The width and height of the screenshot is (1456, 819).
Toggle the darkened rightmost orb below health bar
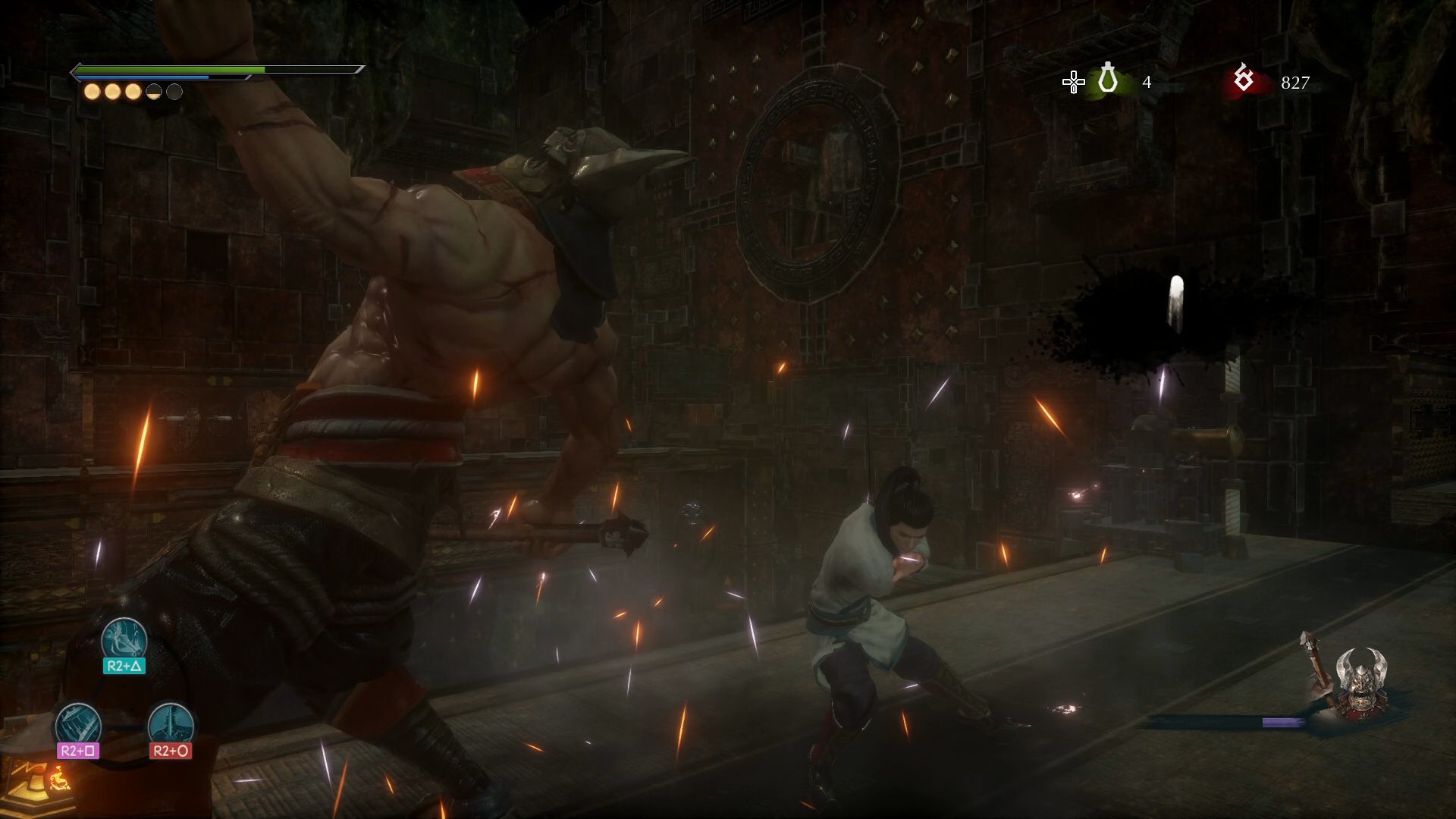(x=174, y=91)
